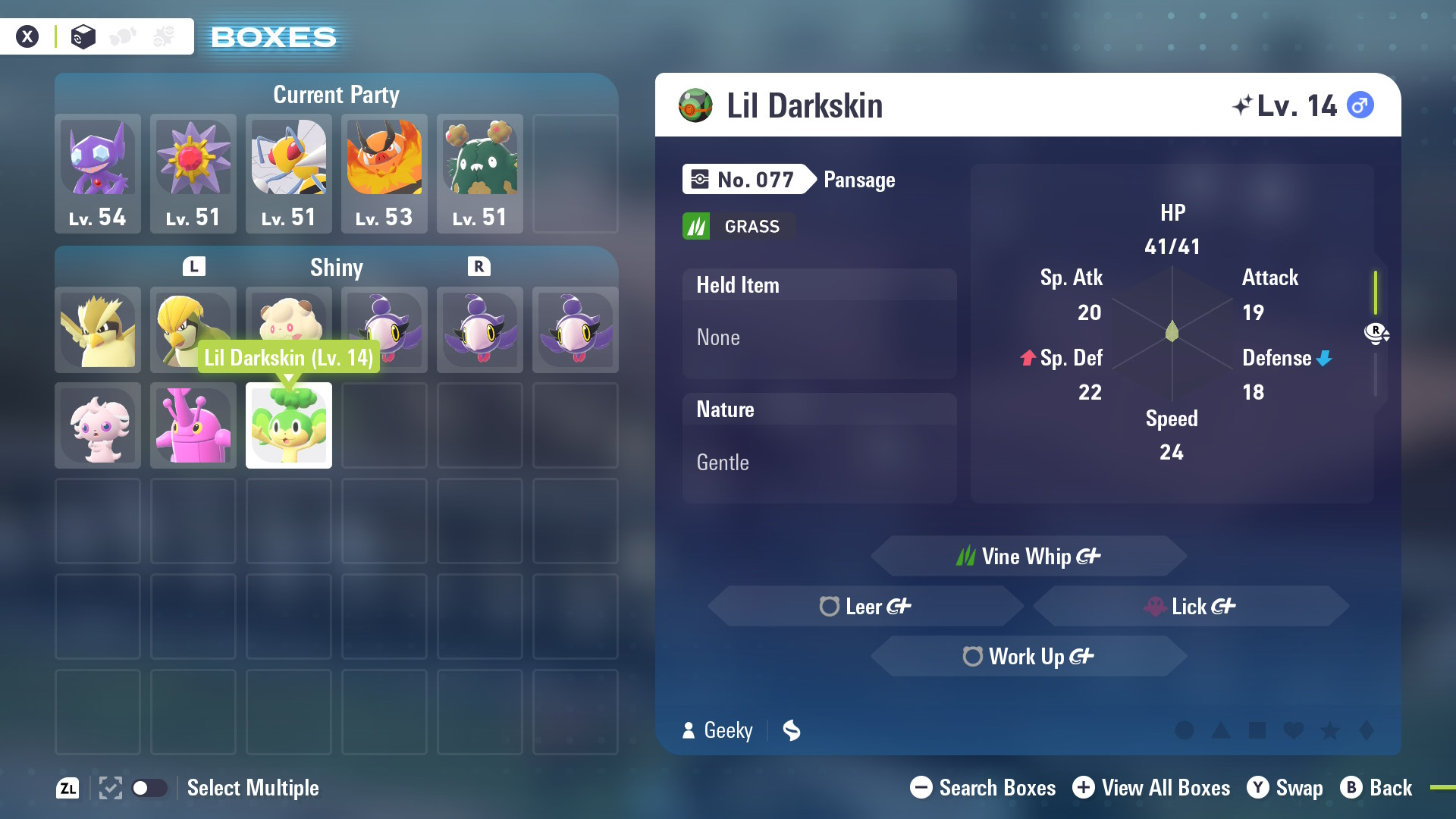The height and width of the screenshot is (819, 1456).
Task: Click the heart marking icon
Action: (x=1294, y=730)
